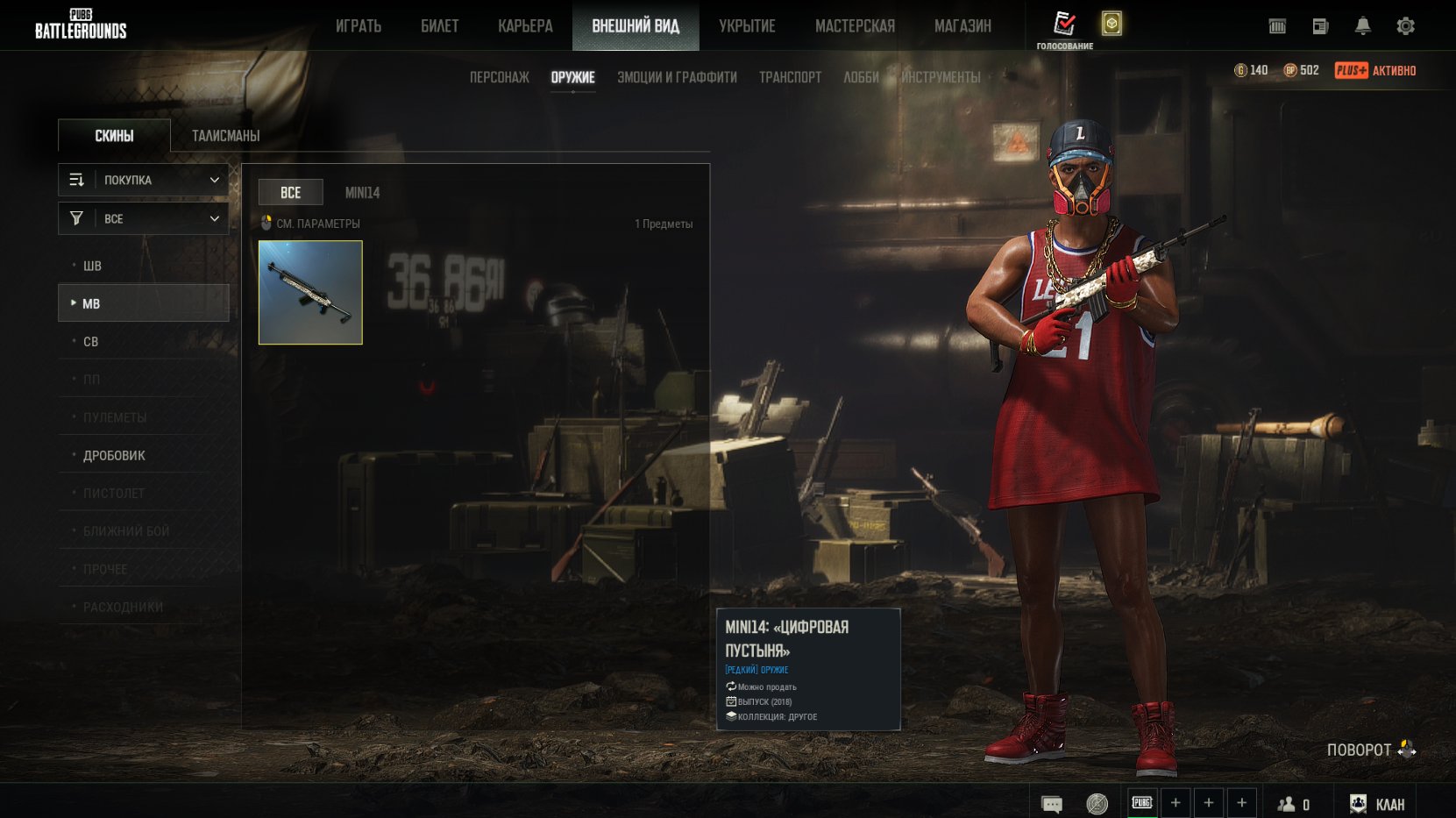This screenshot has height=818, width=1456.
Task: Select the ПЕРСОНАЖ sub-tab
Action: (499, 77)
